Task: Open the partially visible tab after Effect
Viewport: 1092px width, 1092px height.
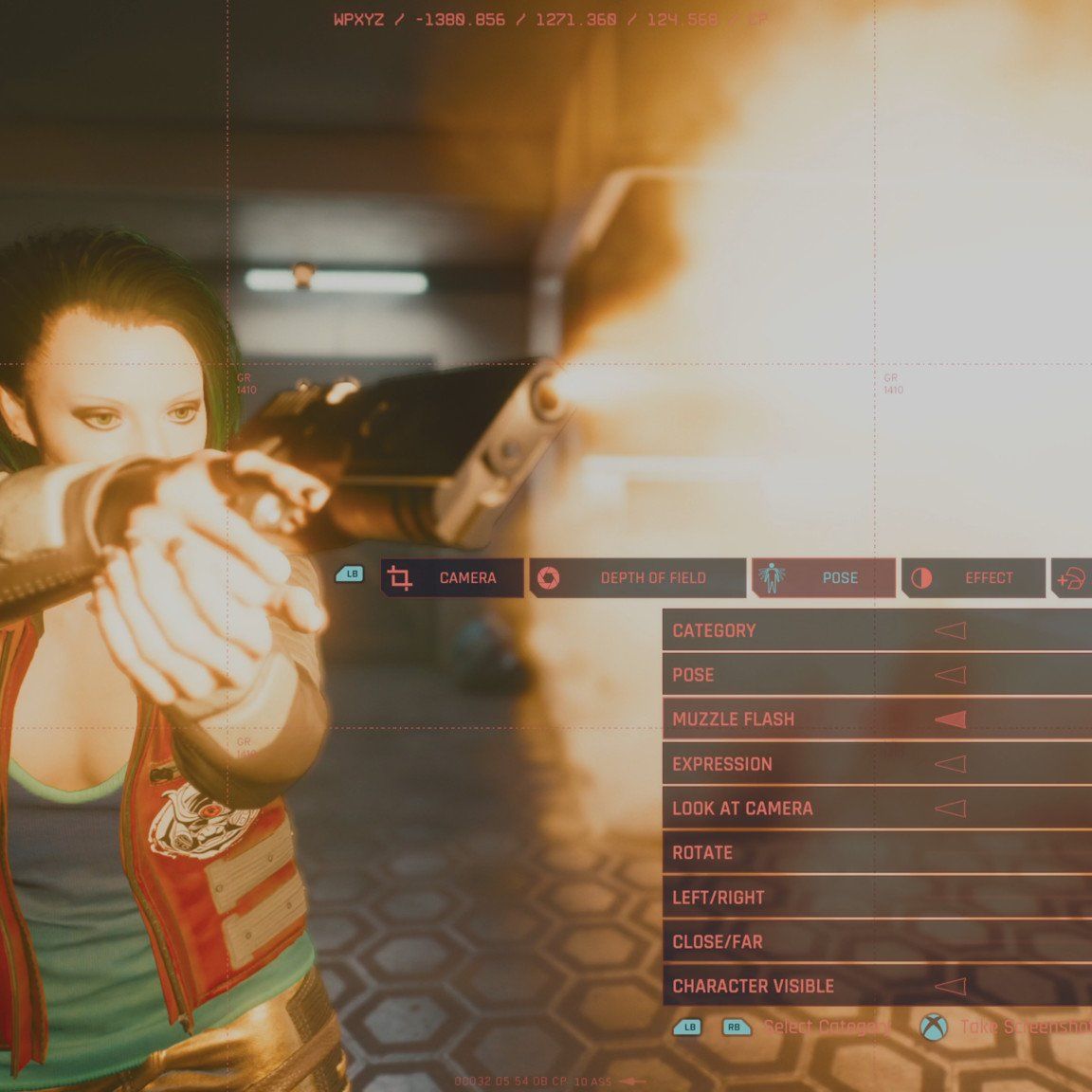Action: 1073,578
